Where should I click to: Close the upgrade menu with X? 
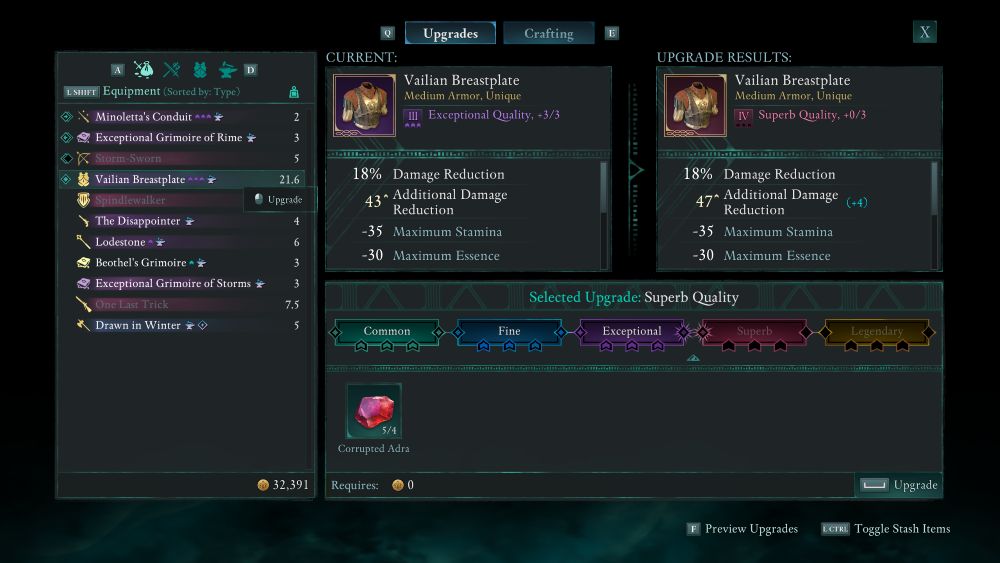[925, 32]
